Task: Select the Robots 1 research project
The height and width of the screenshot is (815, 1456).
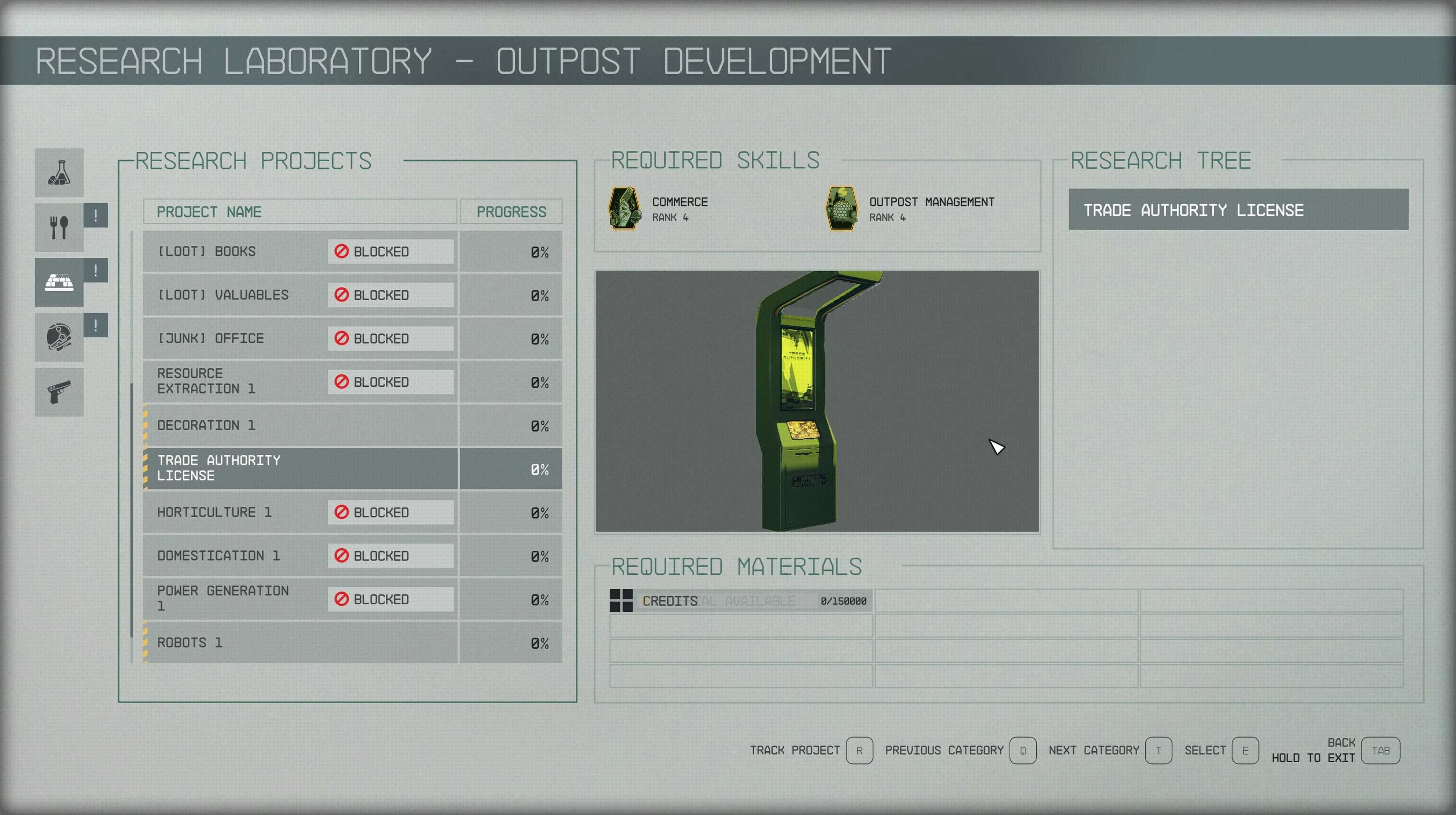Action: pyautogui.click(x=300, y=643)
